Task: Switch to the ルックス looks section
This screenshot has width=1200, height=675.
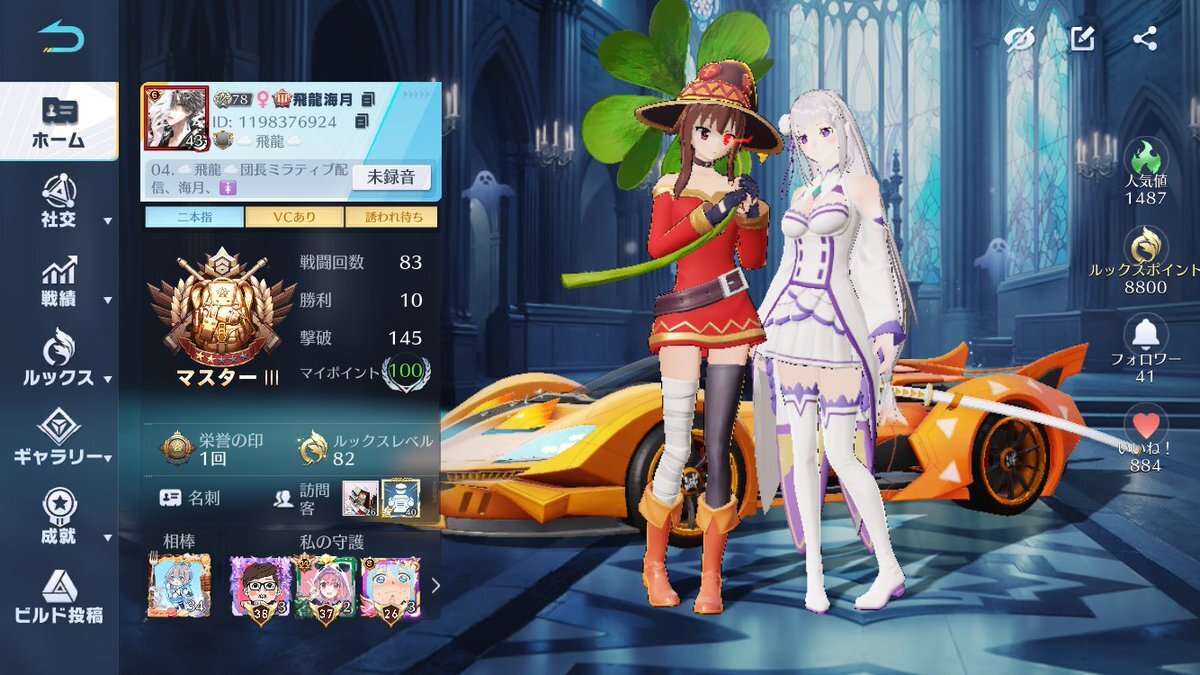Action: pyautogui.click(x=60, y=361)
